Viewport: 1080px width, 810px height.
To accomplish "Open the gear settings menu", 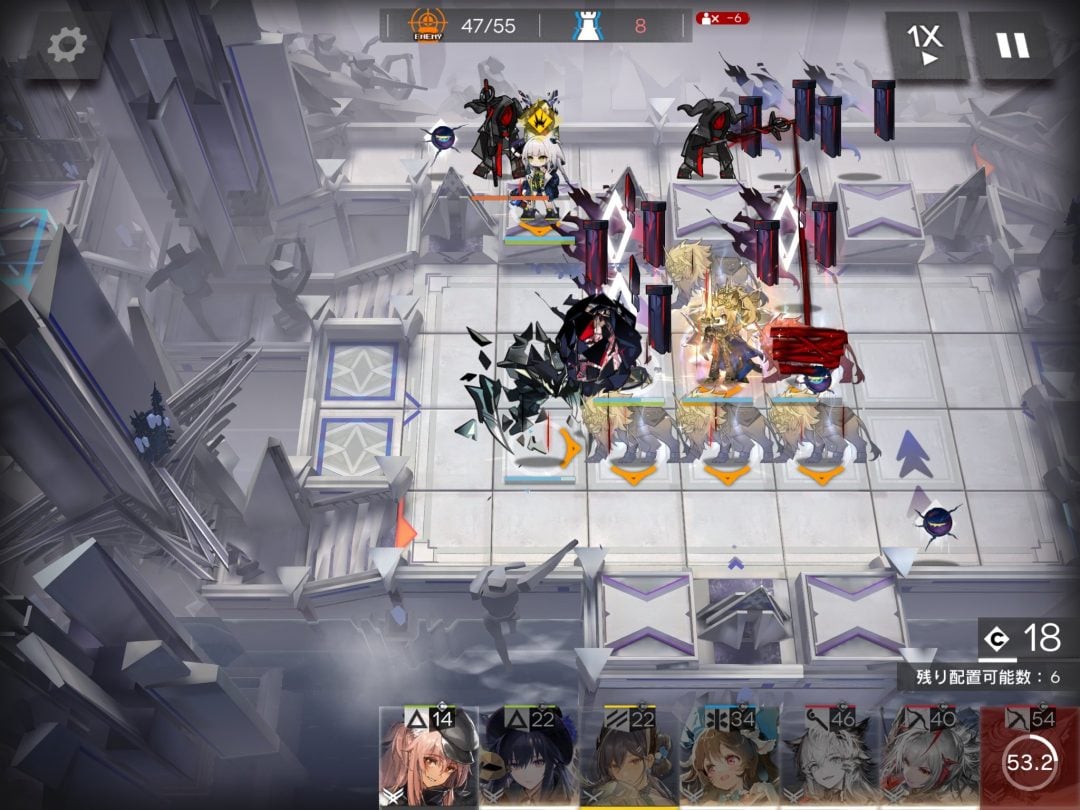I will point(67,43).
